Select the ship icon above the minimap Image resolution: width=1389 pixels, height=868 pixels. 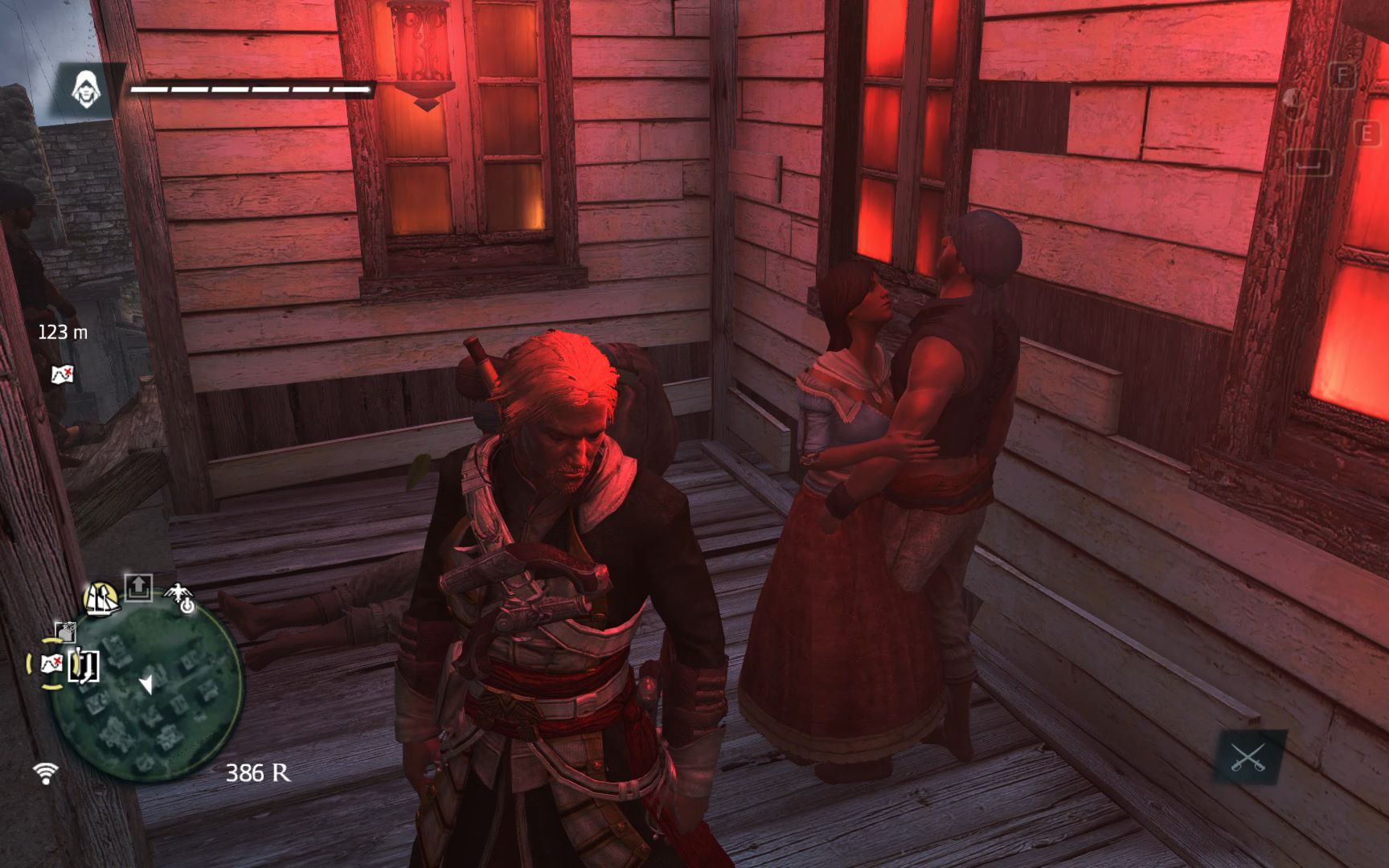102,599
